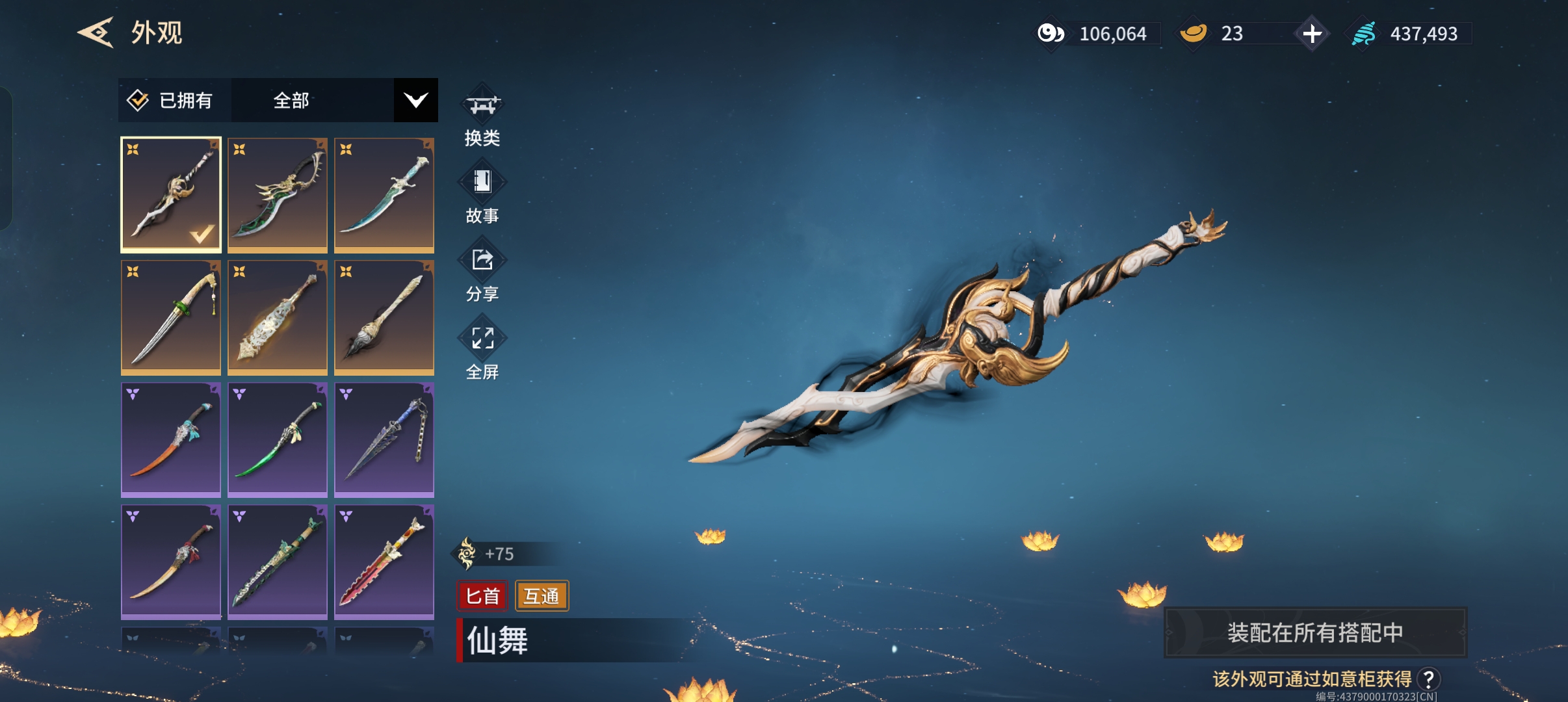Select the green curved blade with gold spikes

click(278, 194)
